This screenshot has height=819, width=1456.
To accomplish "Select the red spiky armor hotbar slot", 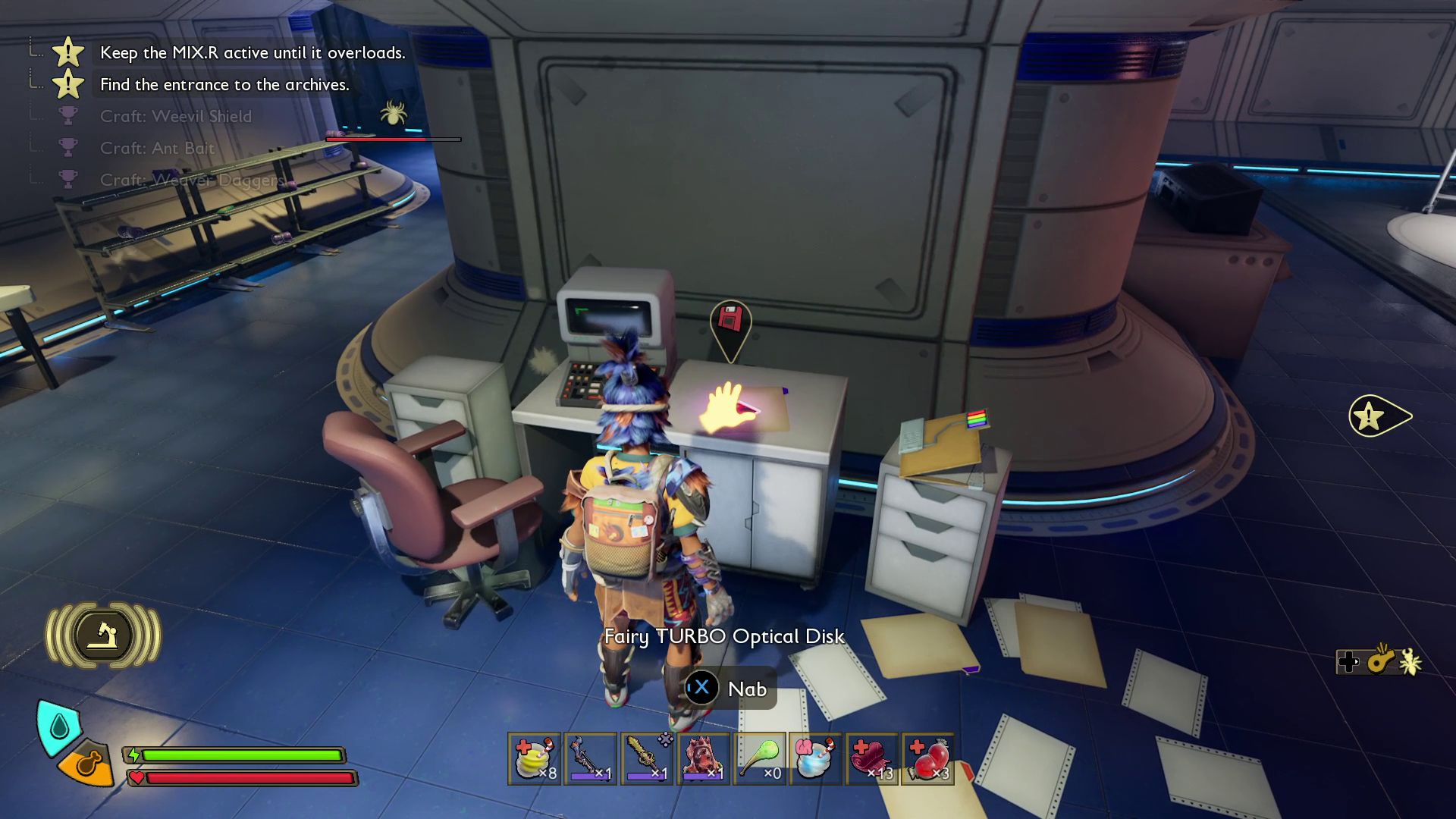I will click(703, 758).
